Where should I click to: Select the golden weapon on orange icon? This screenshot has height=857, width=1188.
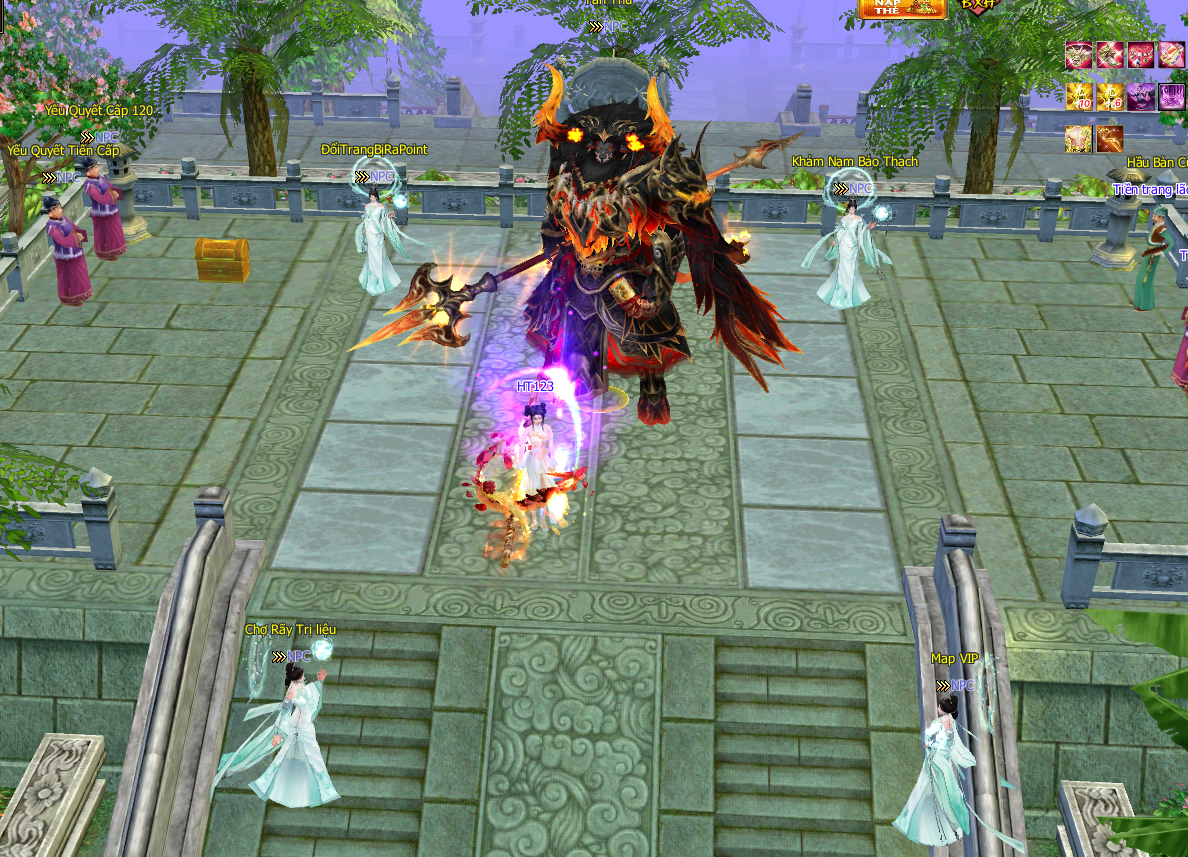tap(1110, 139)
